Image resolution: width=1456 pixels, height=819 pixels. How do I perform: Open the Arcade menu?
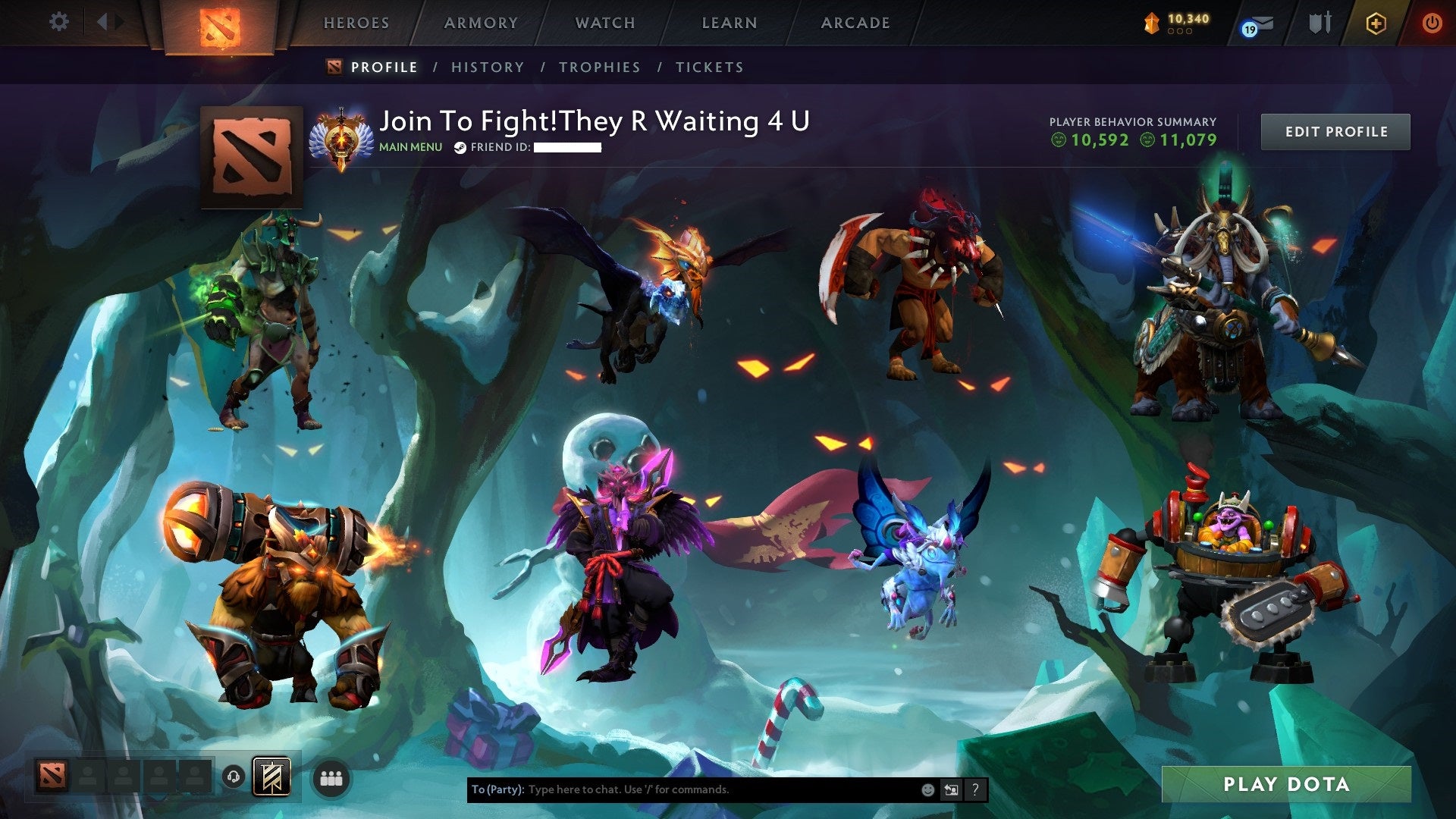[855, 23]
